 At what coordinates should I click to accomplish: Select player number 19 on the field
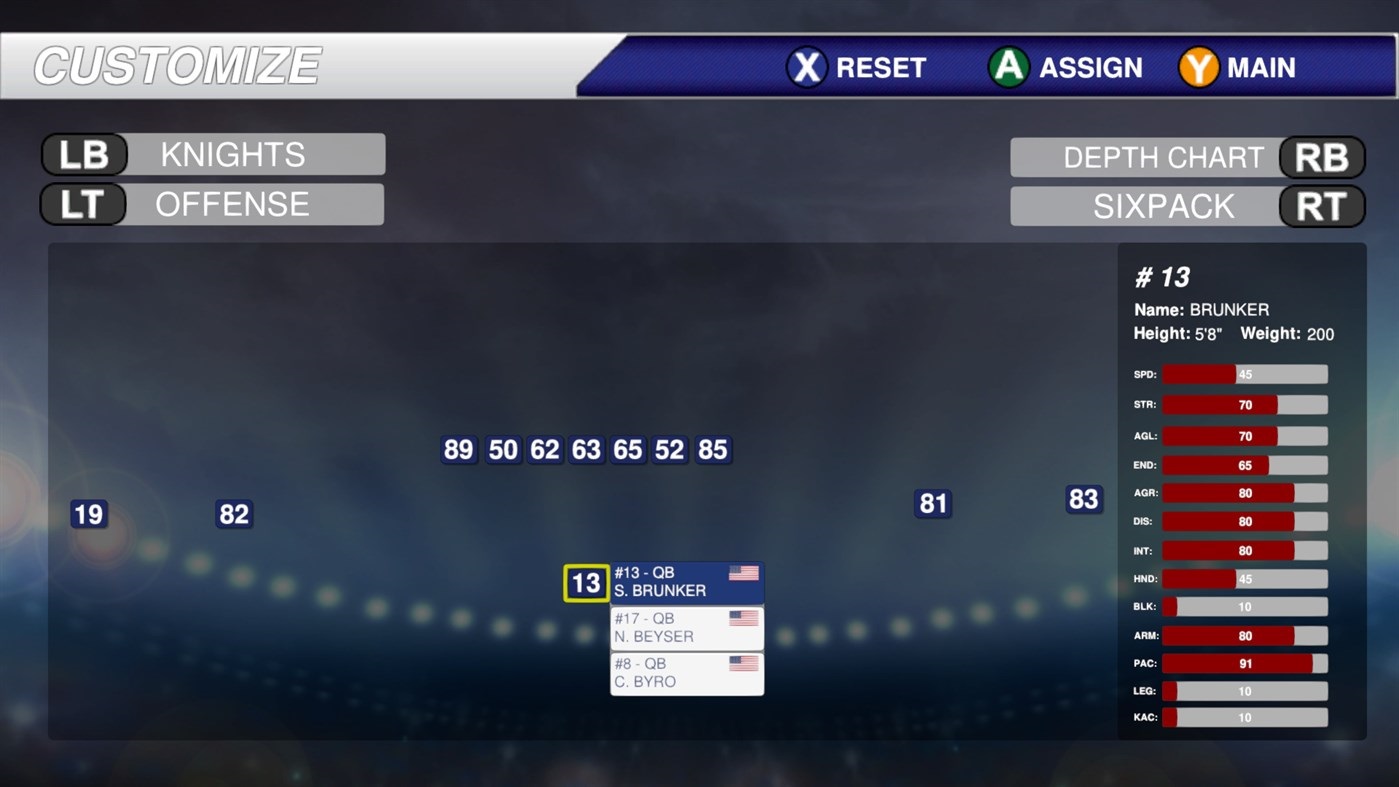[x=87, y=514]
